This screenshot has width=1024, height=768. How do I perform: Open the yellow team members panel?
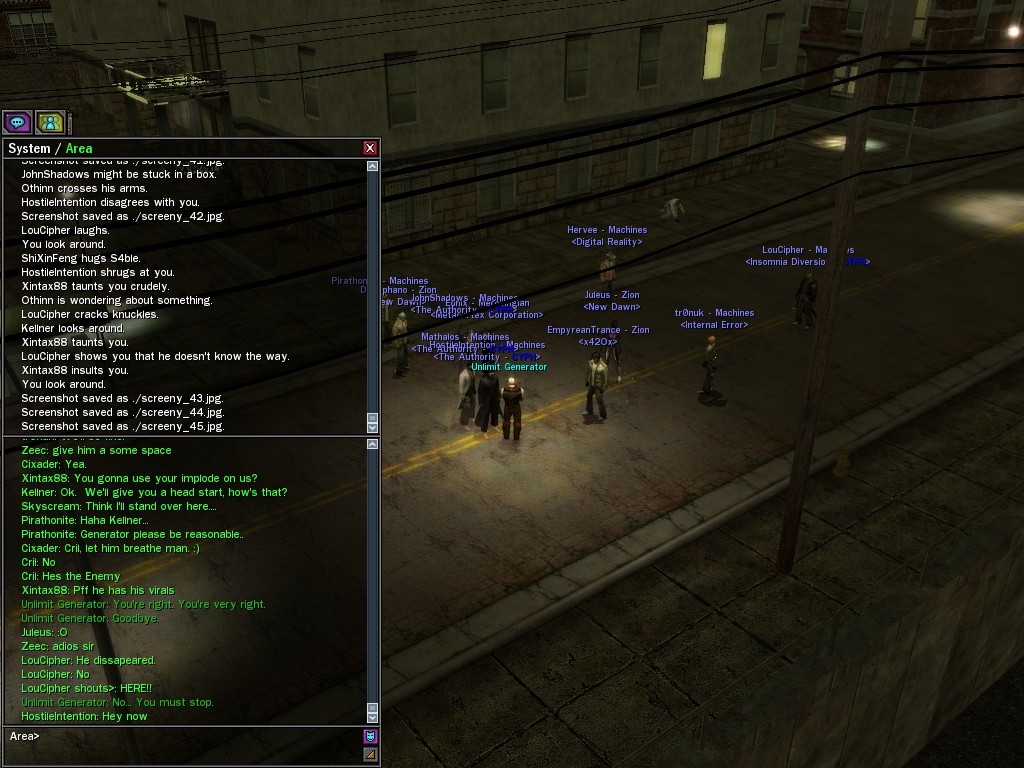(50, 123)
